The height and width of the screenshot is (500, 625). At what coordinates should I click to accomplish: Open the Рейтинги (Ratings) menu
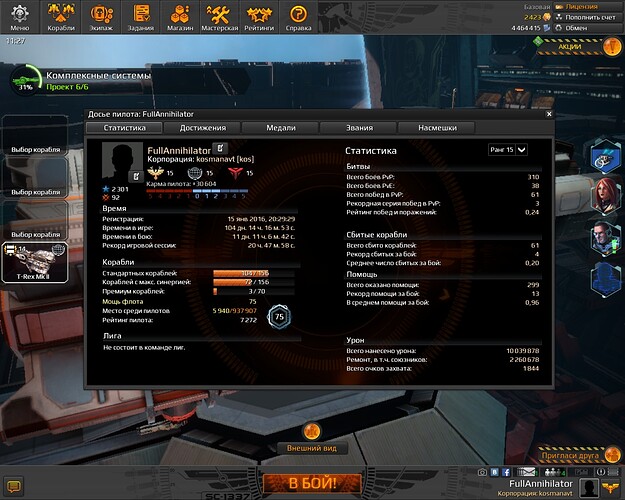[259, 17]
